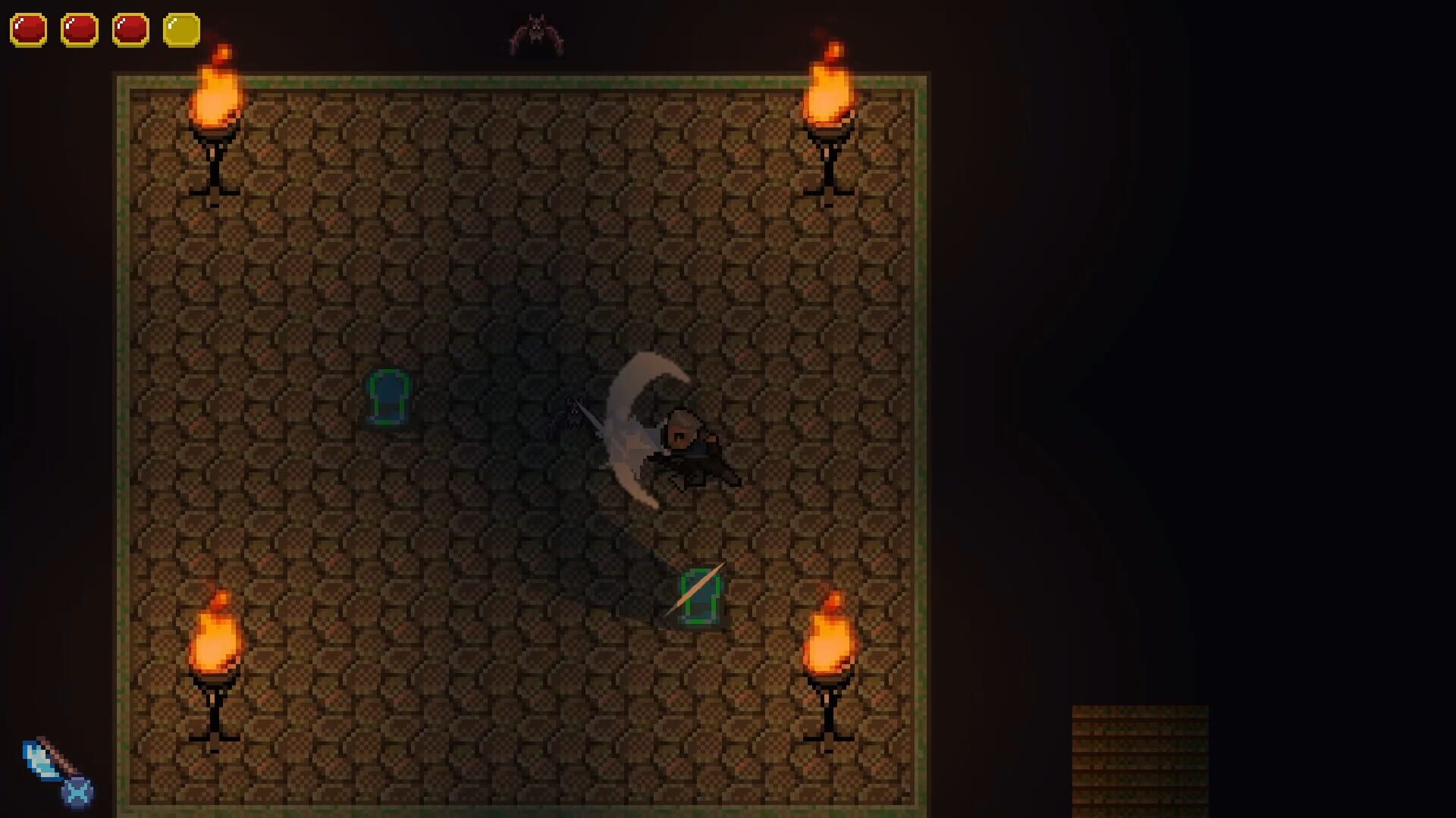
Task: Click the empty yellow health gem slot
Action: pos(182,30)
